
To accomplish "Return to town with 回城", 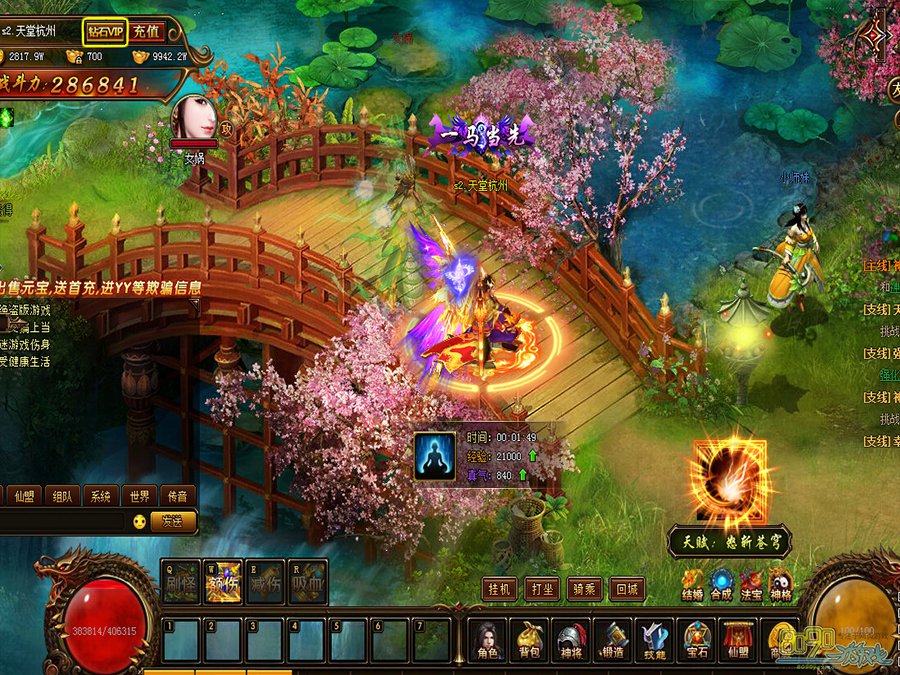I will click(627, 589).
